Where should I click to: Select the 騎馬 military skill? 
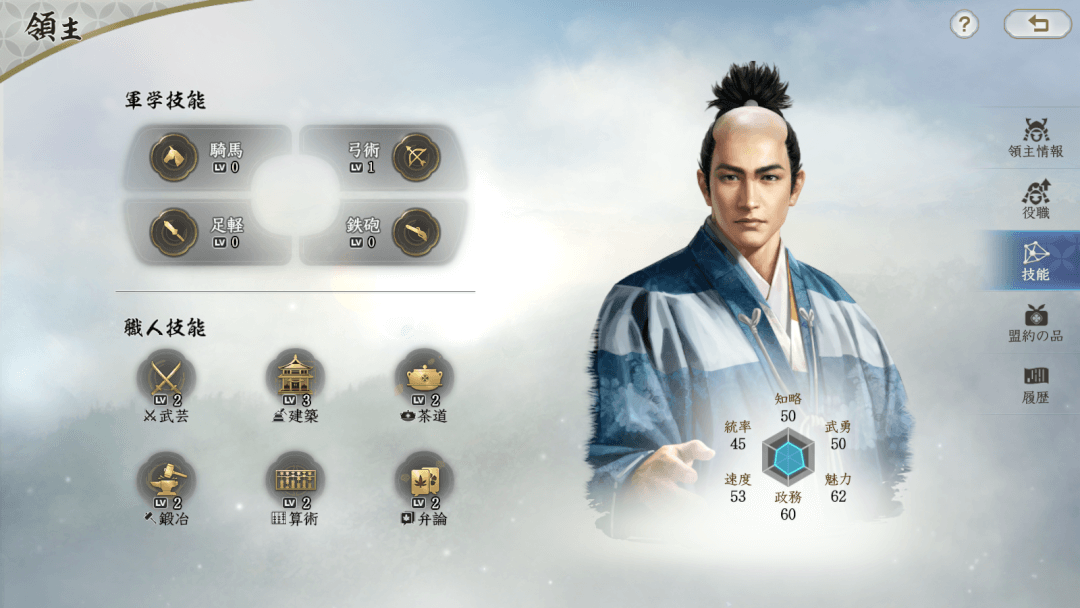coord(207,157)
